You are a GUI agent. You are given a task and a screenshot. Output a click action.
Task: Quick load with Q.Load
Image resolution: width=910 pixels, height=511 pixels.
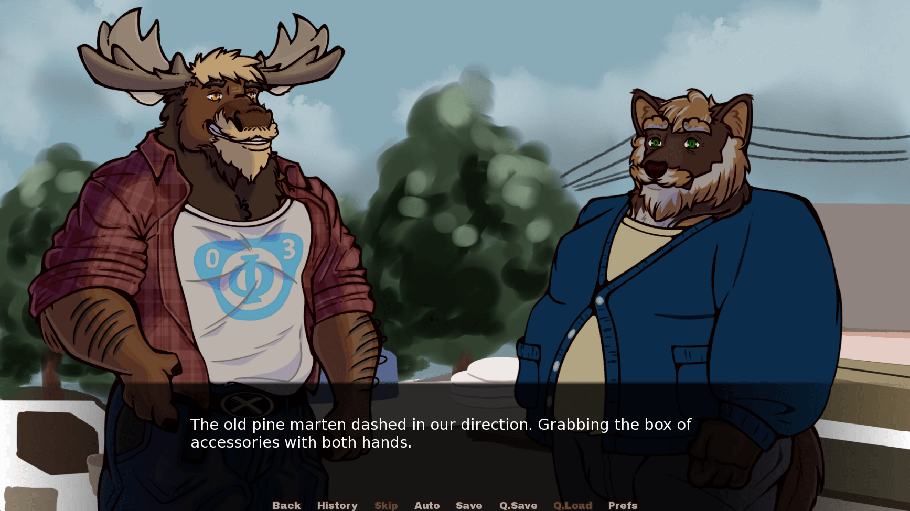573,505
